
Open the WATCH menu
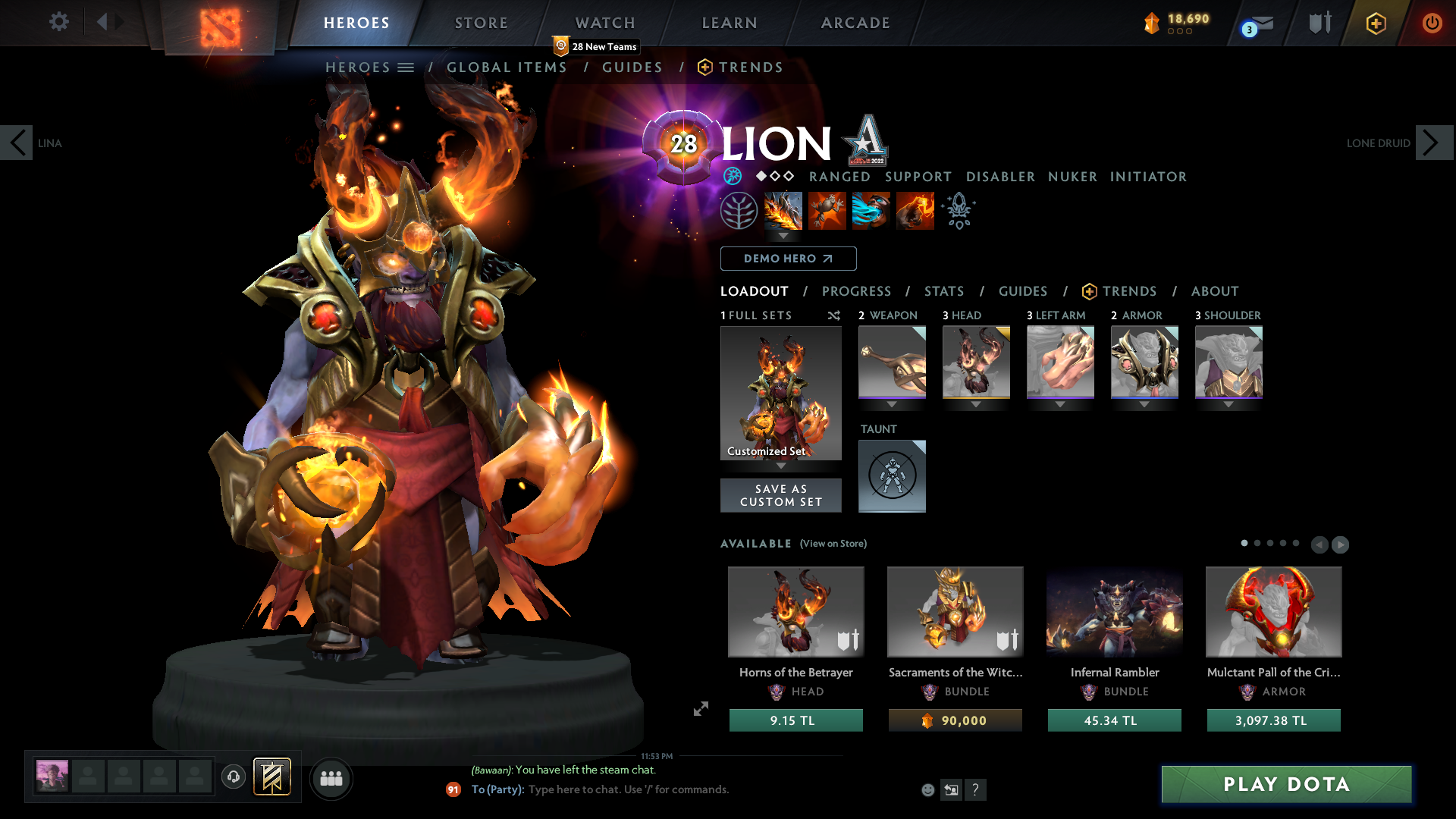pos(604,23)
